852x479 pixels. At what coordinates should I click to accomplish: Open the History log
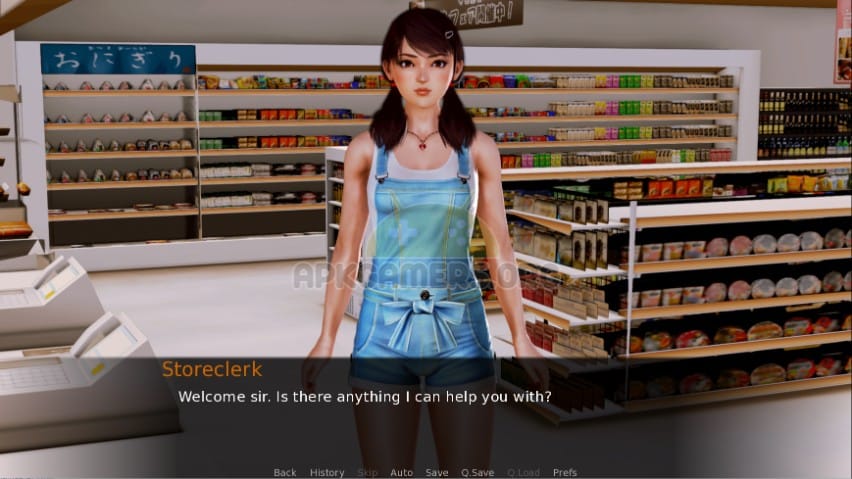tap(327, 472)
